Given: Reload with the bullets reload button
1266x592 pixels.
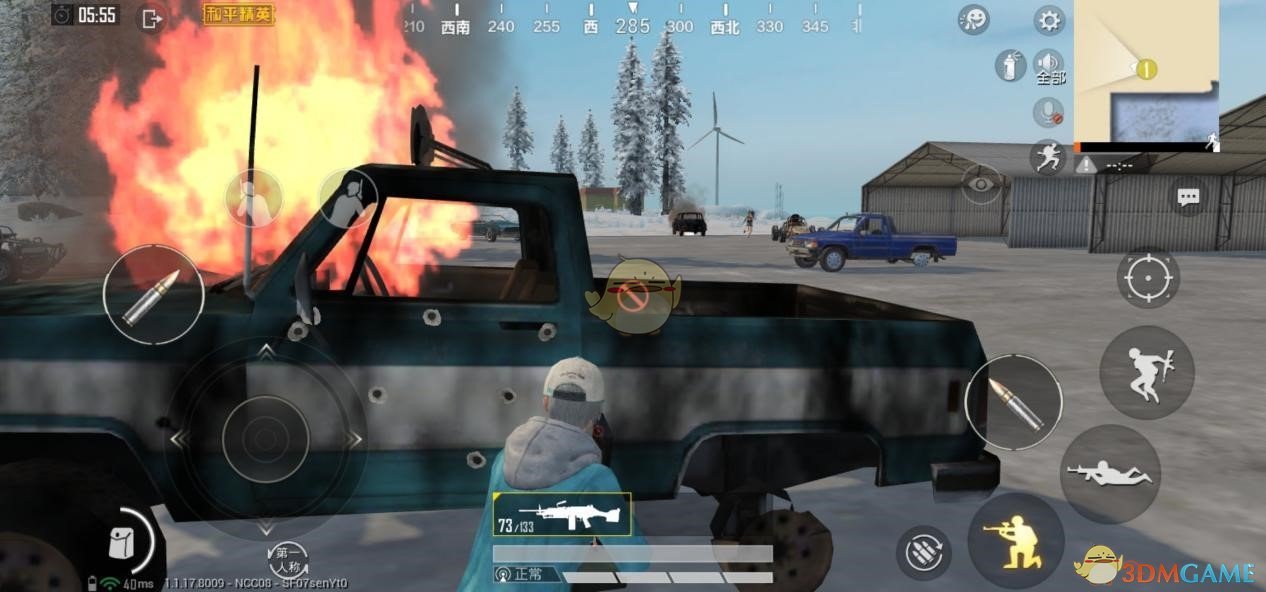Looking at the screenshot, I should tap(923, 552).
